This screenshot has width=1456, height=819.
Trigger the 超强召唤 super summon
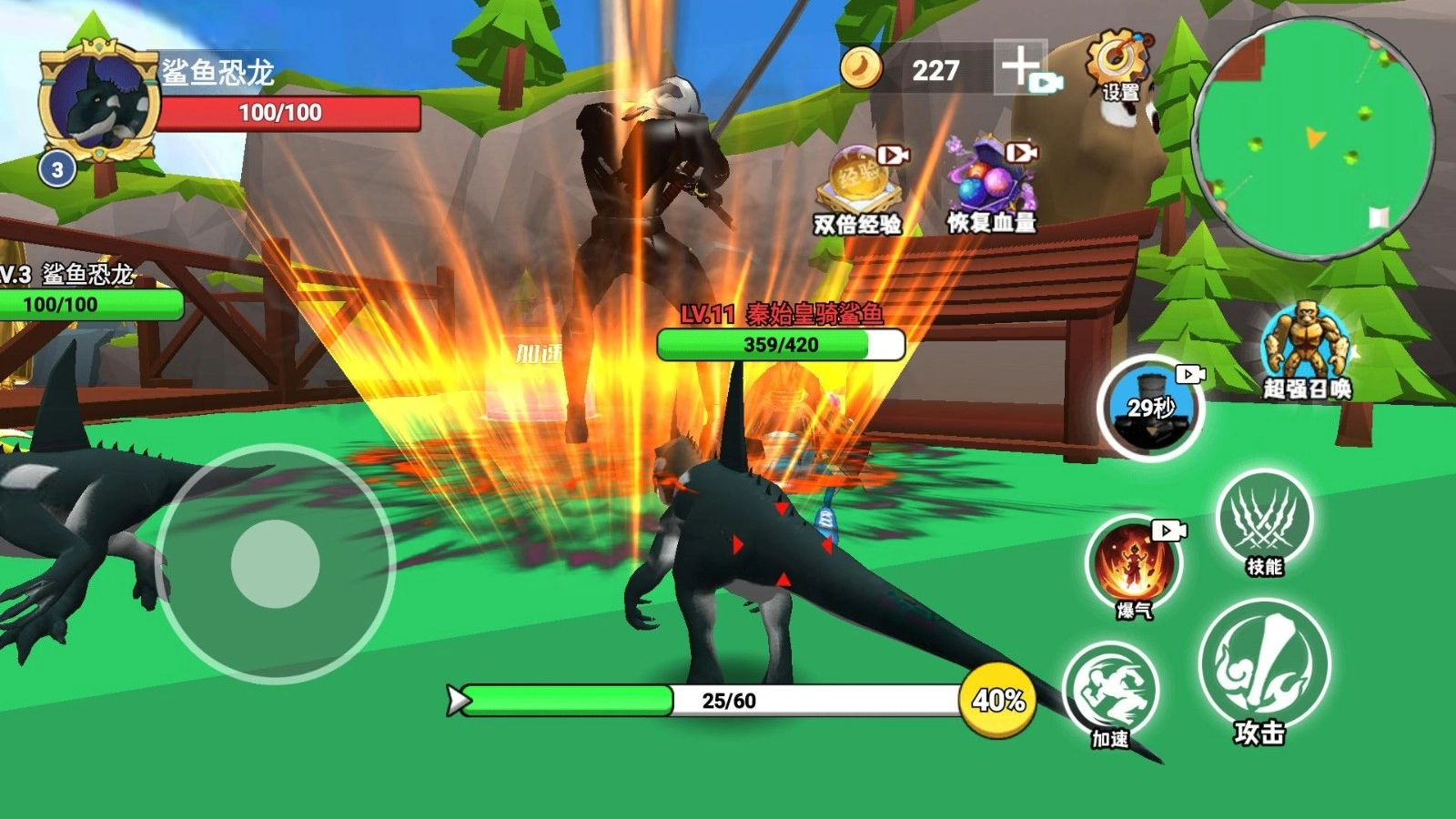click(x=1306, y=348)
